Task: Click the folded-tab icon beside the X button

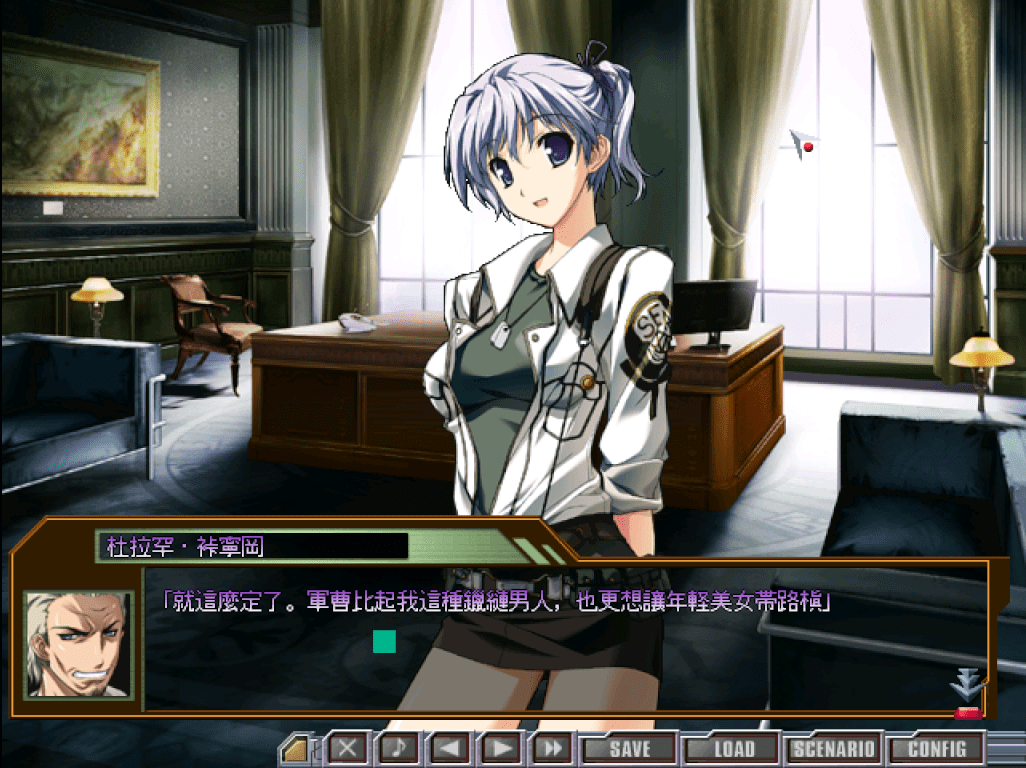Action: click(x=296, y=748)
